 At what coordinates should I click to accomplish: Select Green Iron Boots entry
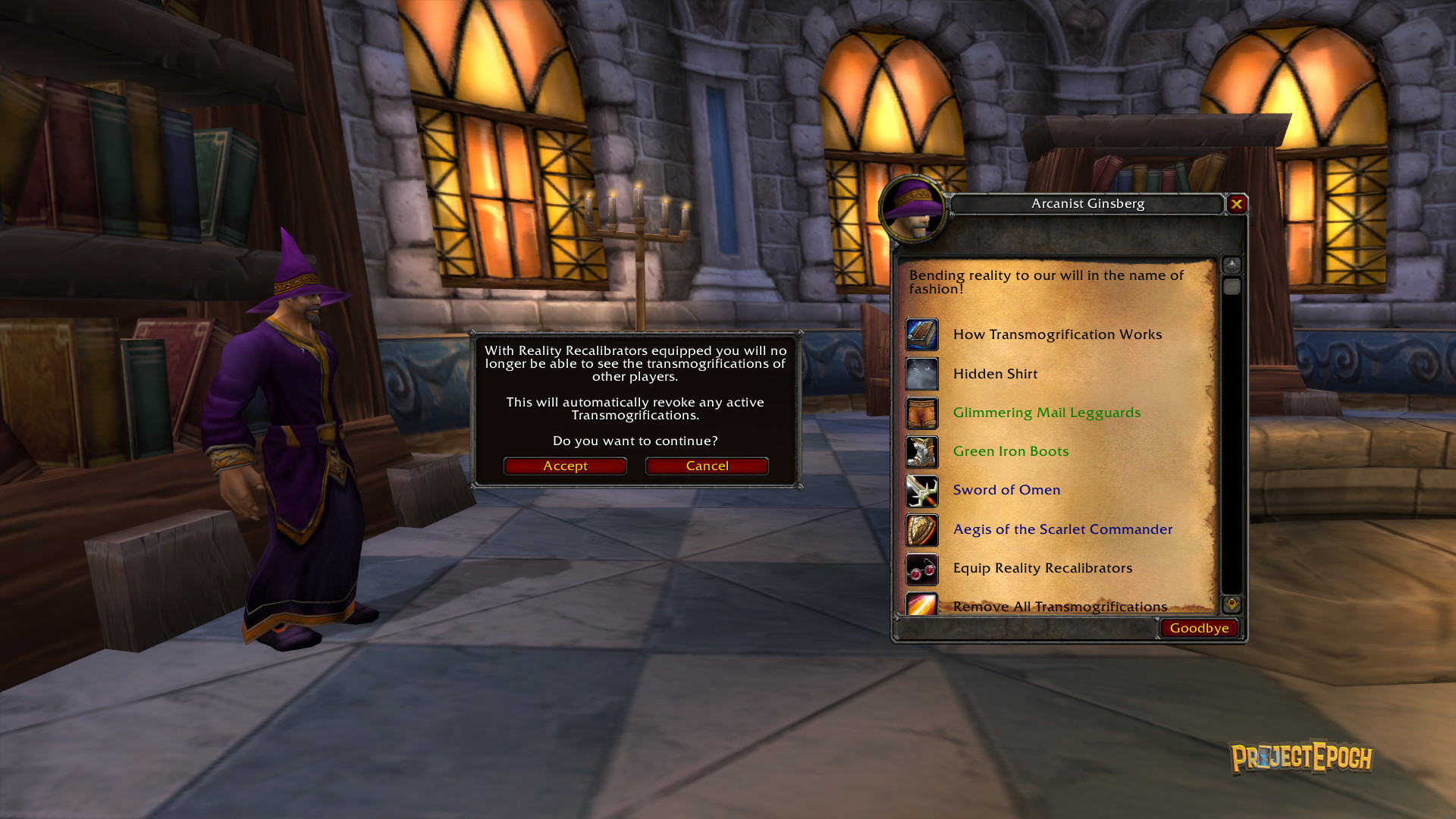(x=1010, y=451)
